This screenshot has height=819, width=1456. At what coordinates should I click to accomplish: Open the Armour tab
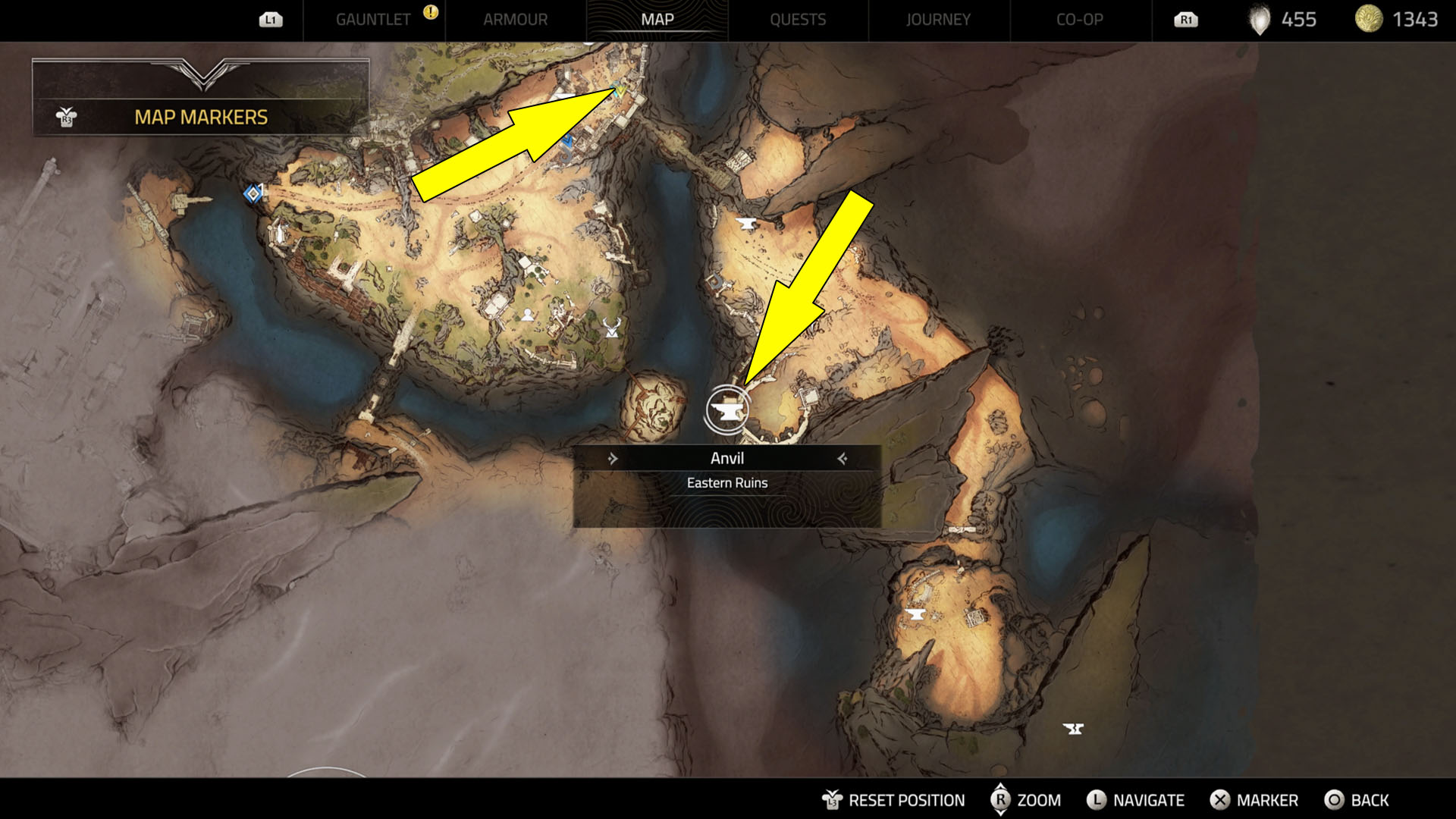515,20
